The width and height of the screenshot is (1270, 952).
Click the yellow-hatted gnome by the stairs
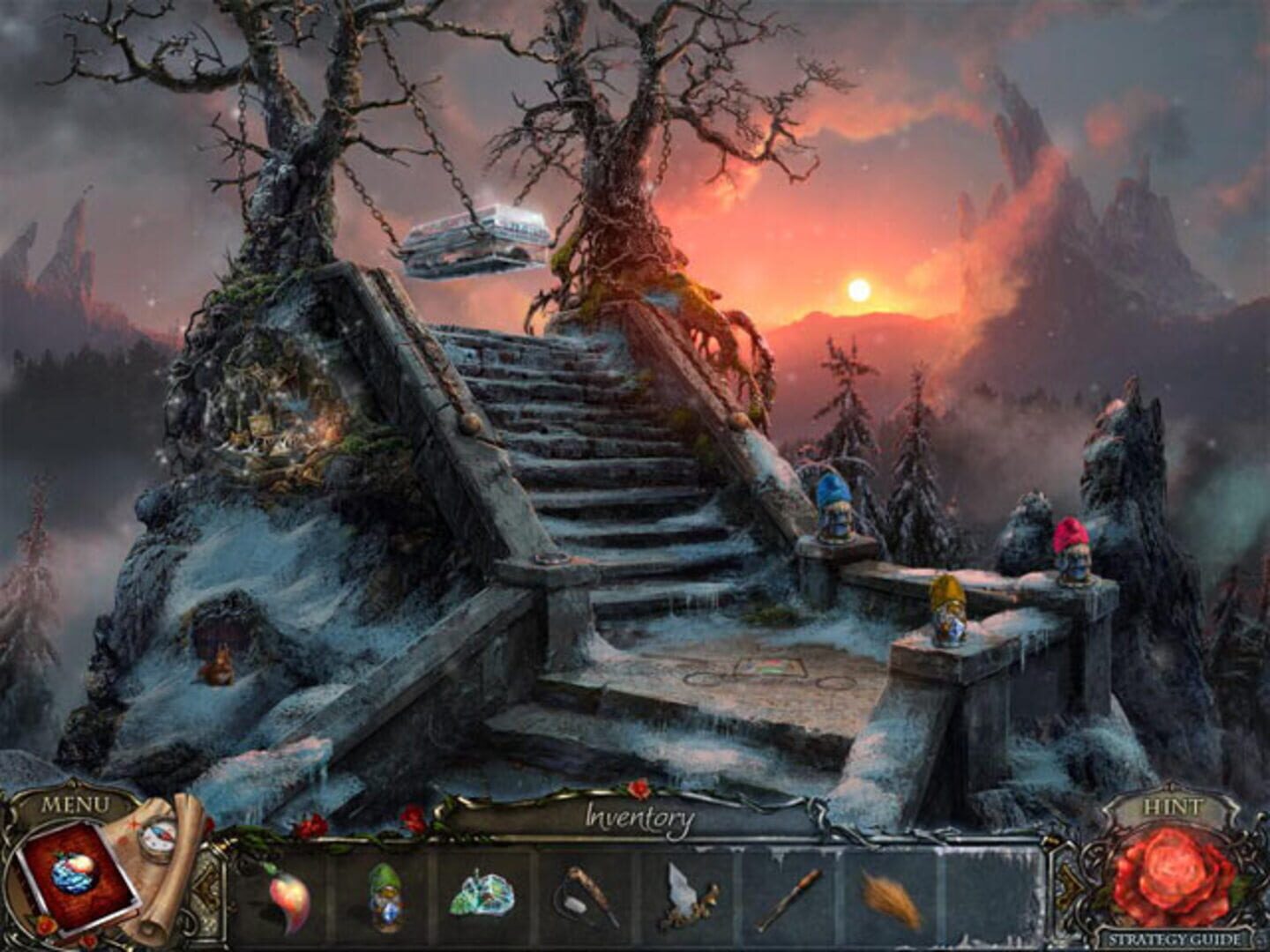[950, 608]
